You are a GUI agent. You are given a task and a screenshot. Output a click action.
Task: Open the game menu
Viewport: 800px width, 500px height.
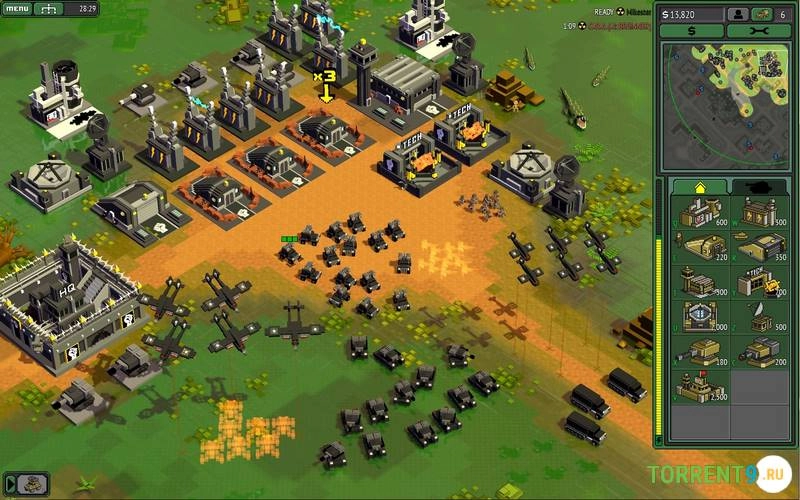pos(19,9)
